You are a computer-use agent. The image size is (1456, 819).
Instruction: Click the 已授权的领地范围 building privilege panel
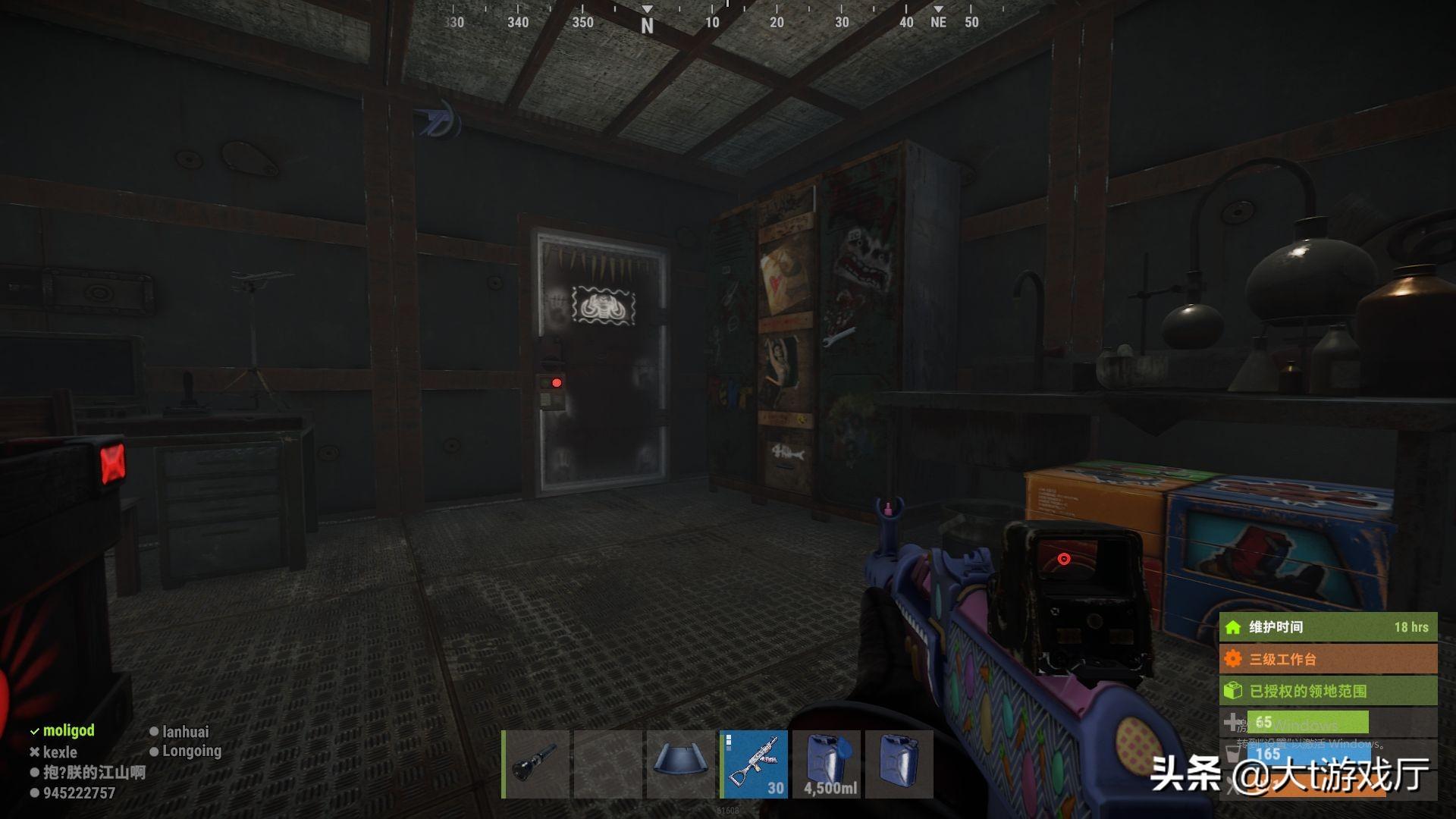pyautogui.click(x=1327, y=691)
